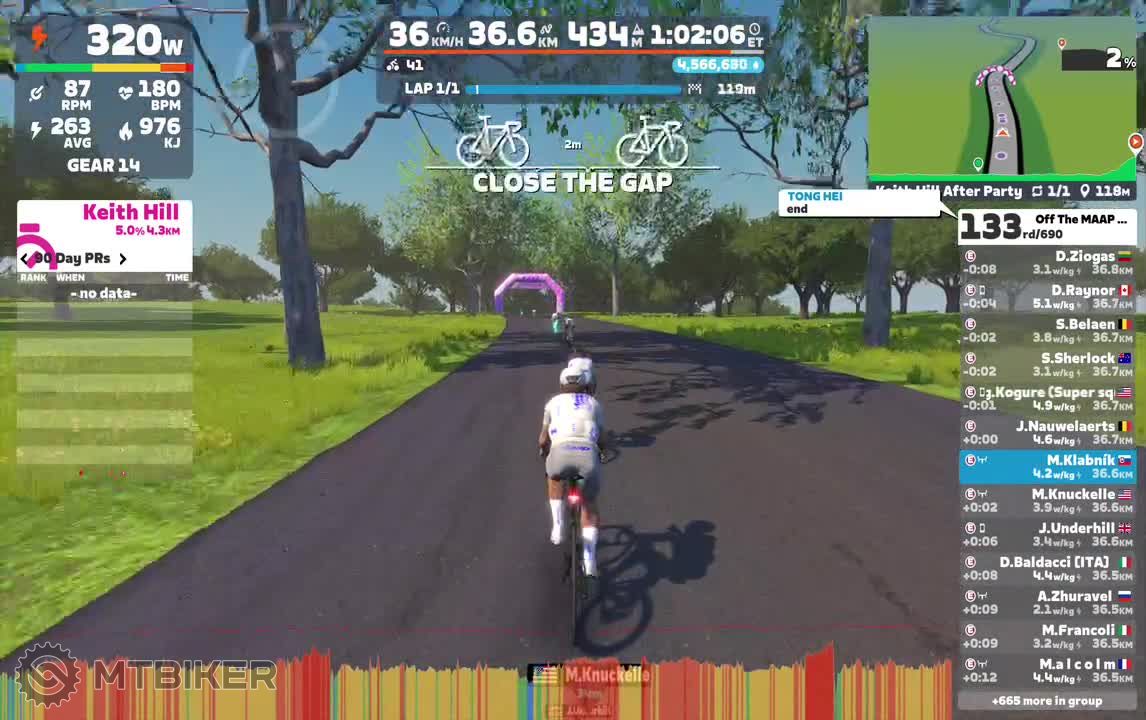Select rider D.Baldacci in nearby list
The height and width of the screenshot is (720, 1146).
pyautogui.click(x=1047, y=569)
